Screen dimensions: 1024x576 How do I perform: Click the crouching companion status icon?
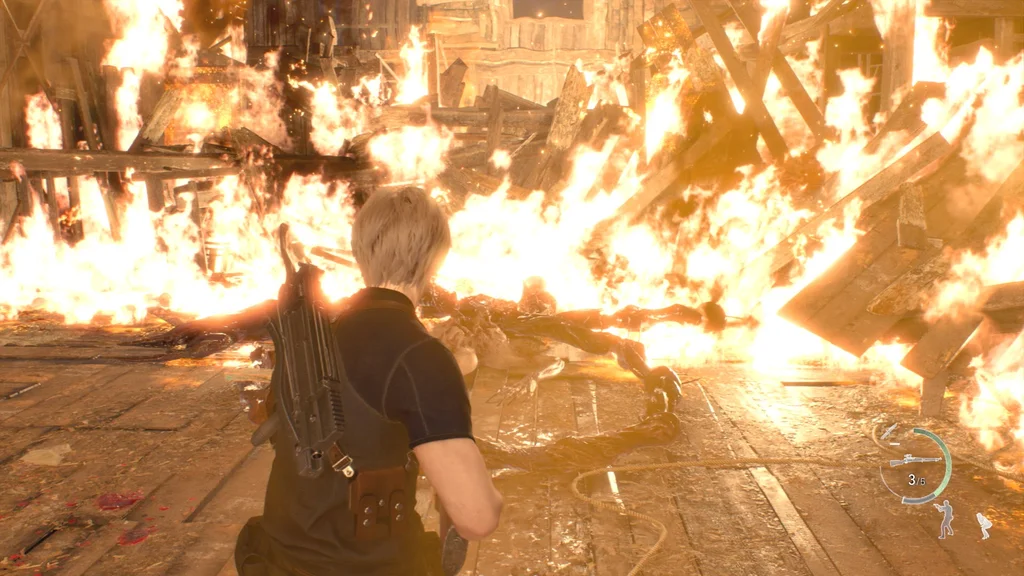(983, 526)
